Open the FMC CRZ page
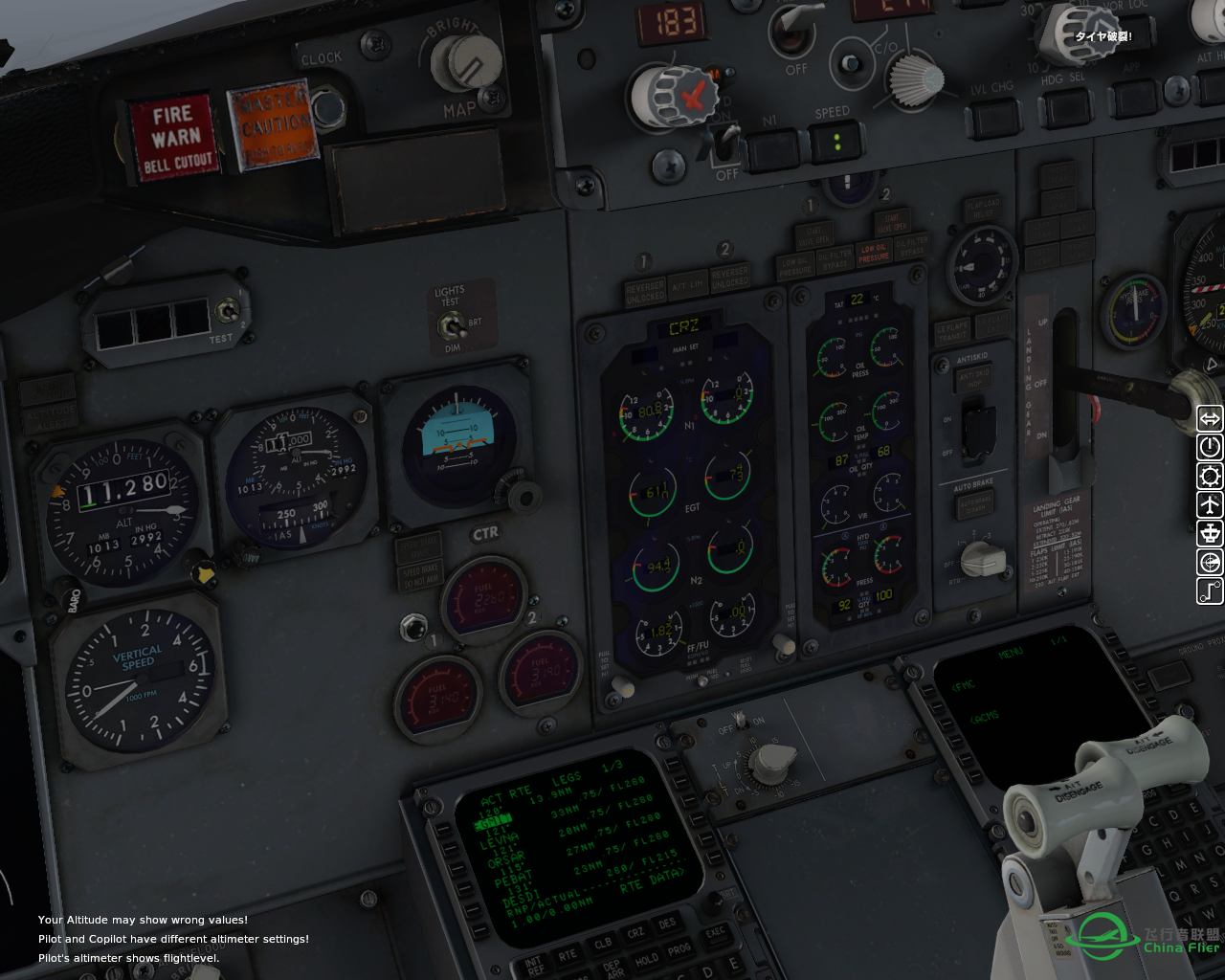 pos(635,933)
